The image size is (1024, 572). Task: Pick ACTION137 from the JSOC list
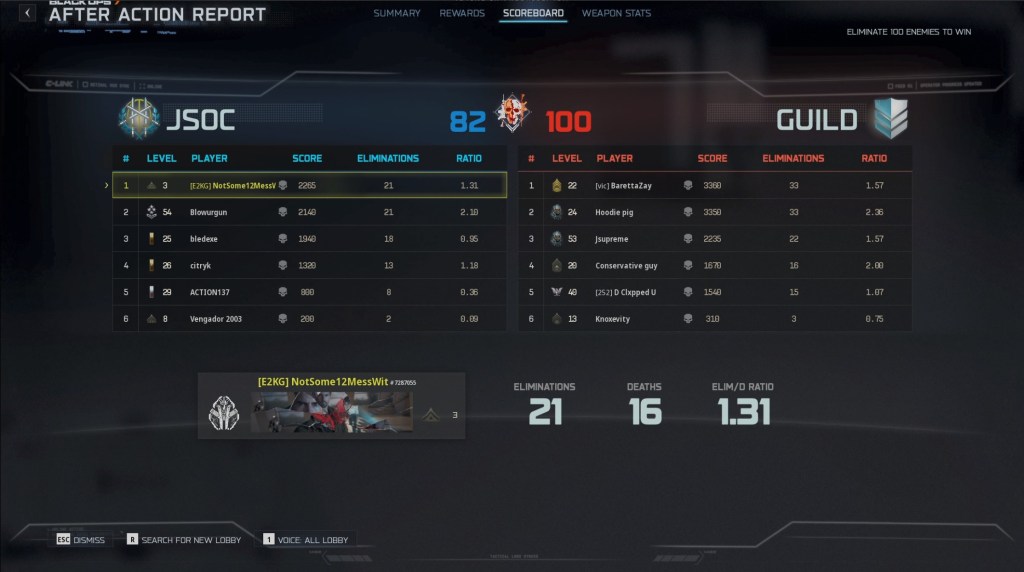tap(309, 292)
